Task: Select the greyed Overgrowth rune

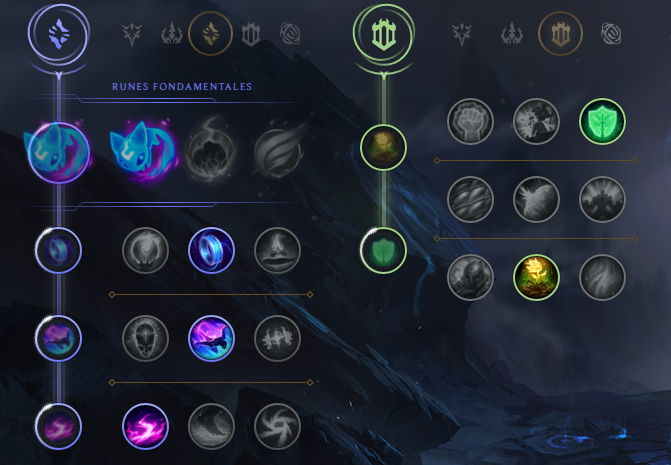Action: [469, 277]
